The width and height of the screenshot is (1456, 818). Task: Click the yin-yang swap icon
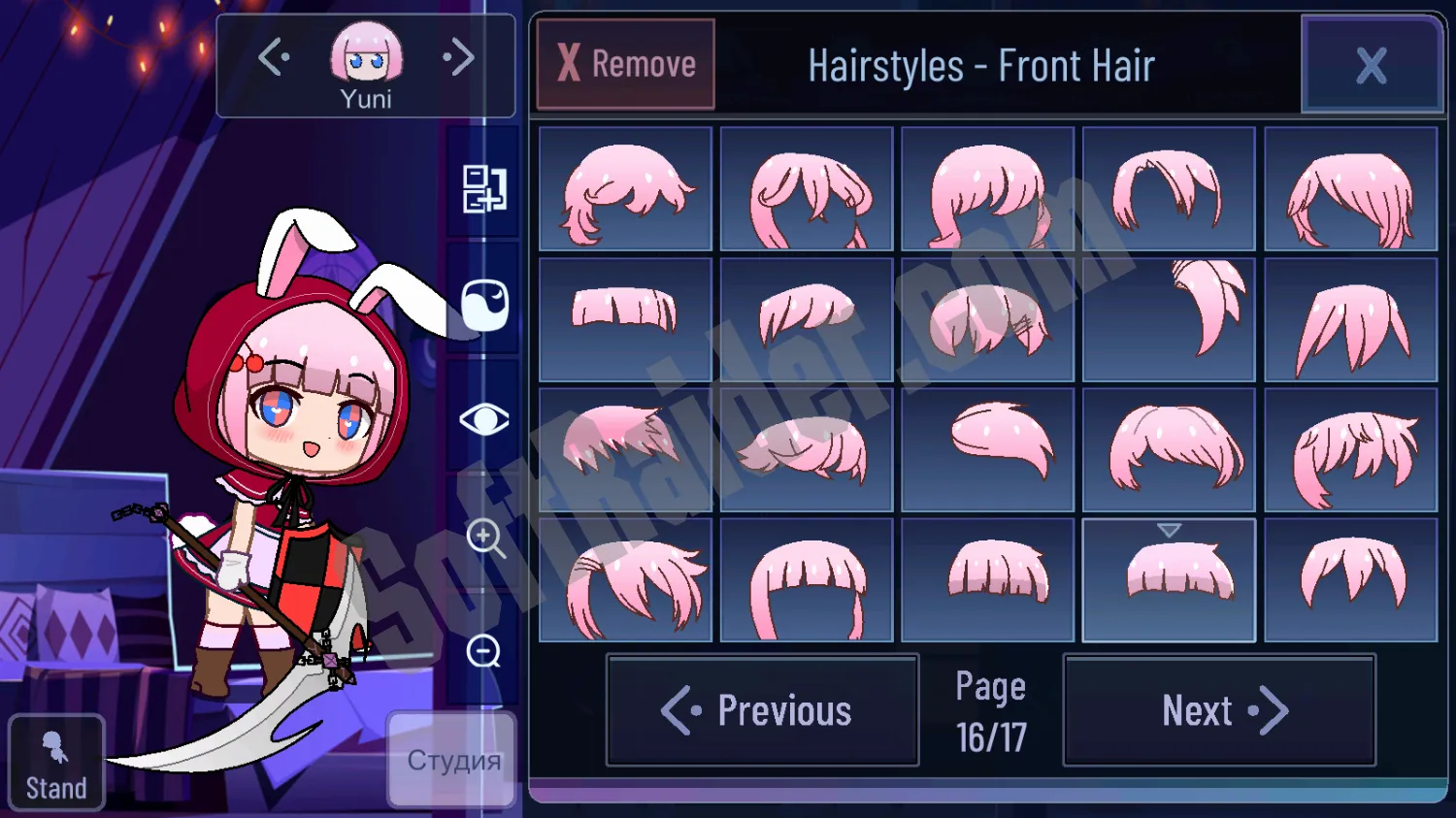pyautogui.click(x=484, y=305)
